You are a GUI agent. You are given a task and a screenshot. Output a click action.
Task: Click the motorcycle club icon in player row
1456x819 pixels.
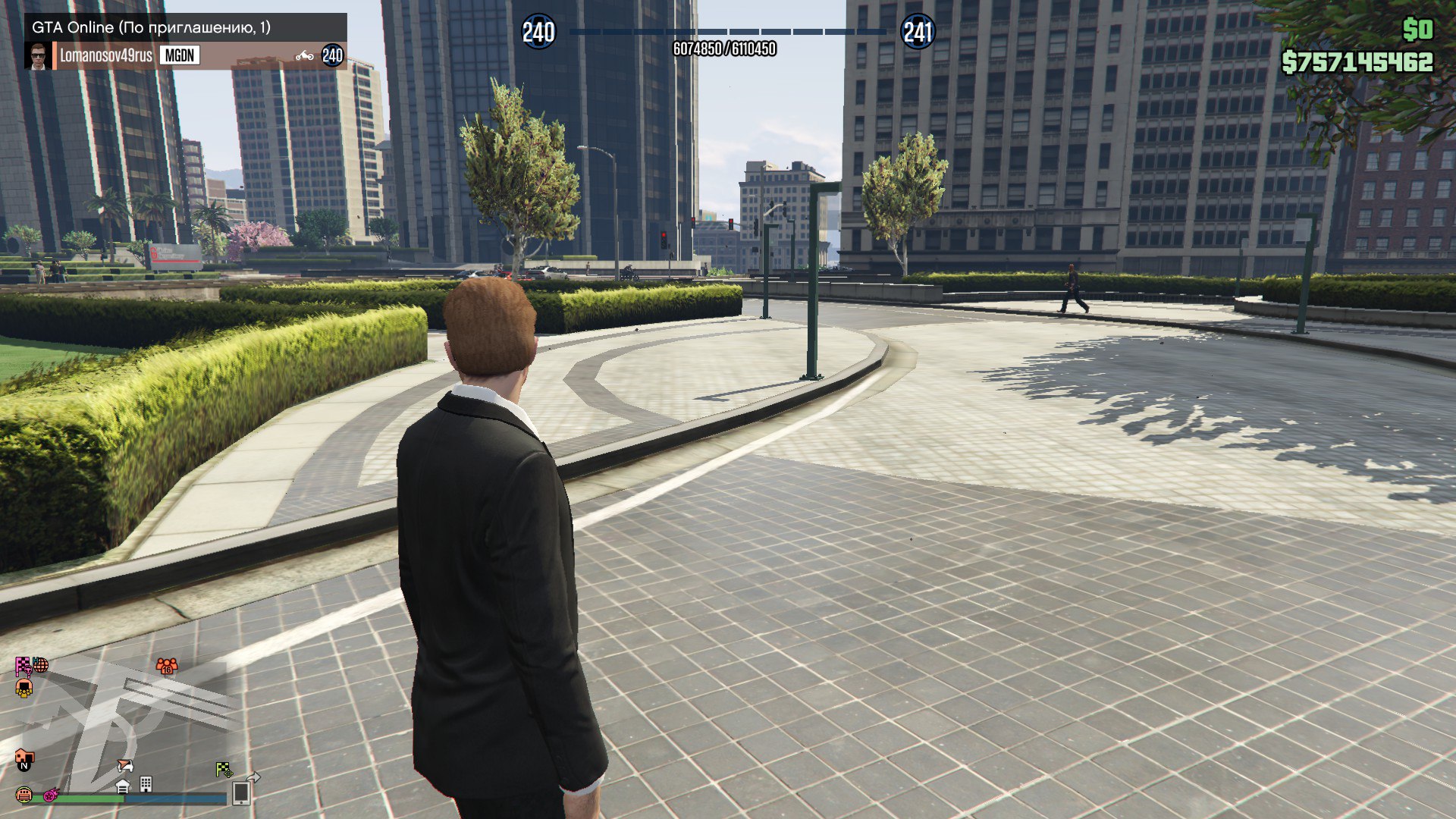tap(305, 55)
